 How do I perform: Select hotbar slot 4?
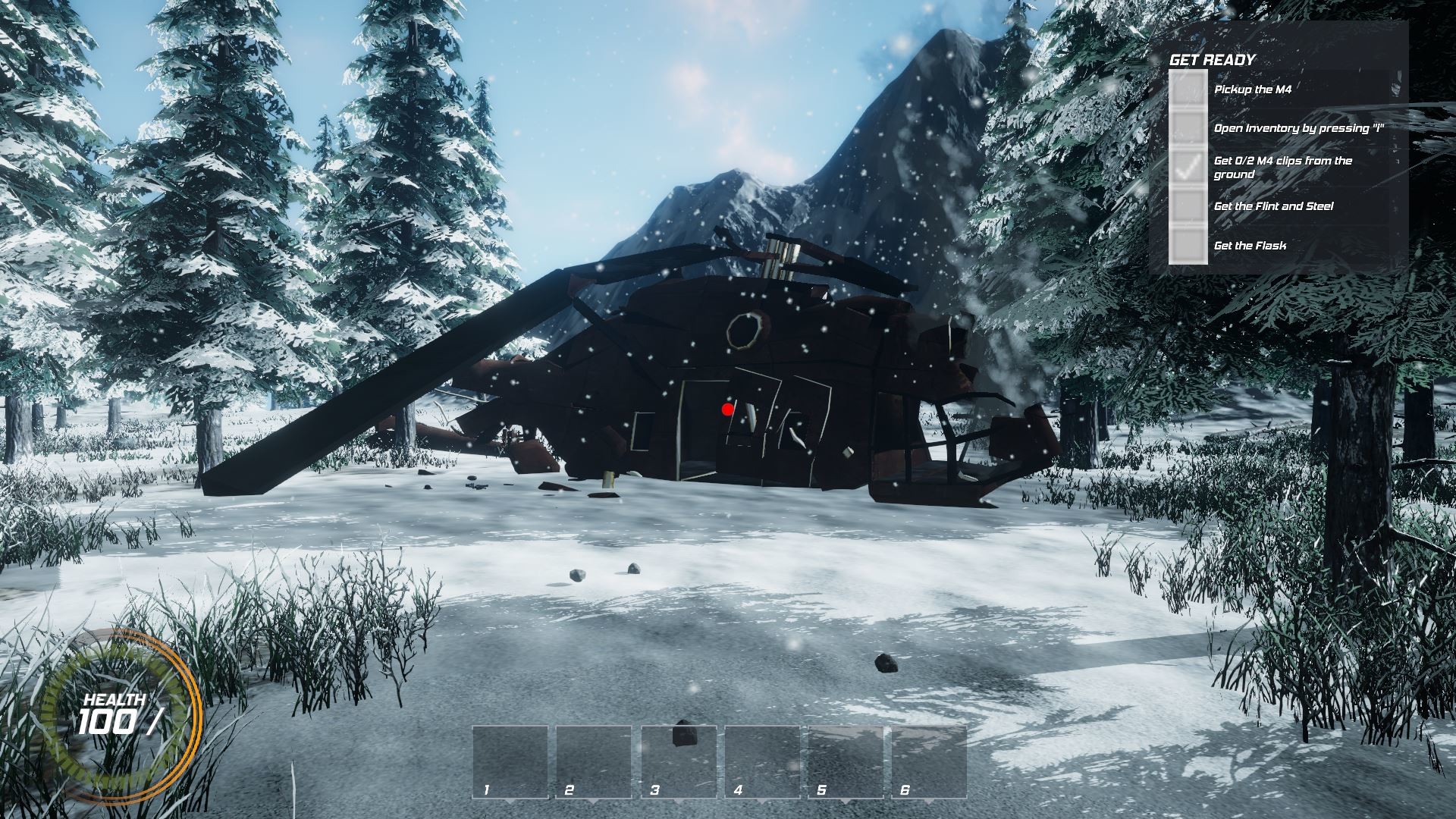(x=761, y=762)
